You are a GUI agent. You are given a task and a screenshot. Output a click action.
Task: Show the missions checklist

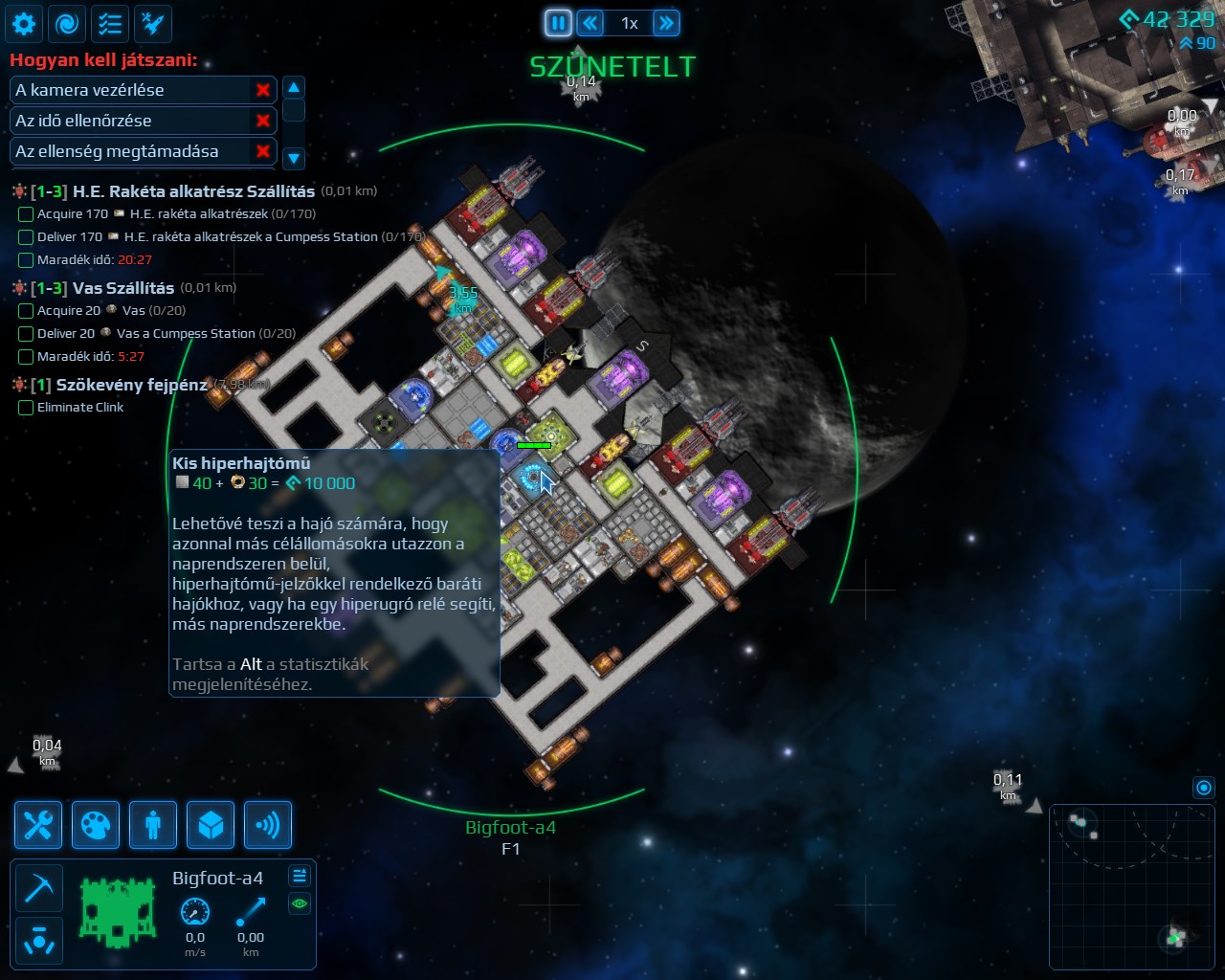coord(110,24)
